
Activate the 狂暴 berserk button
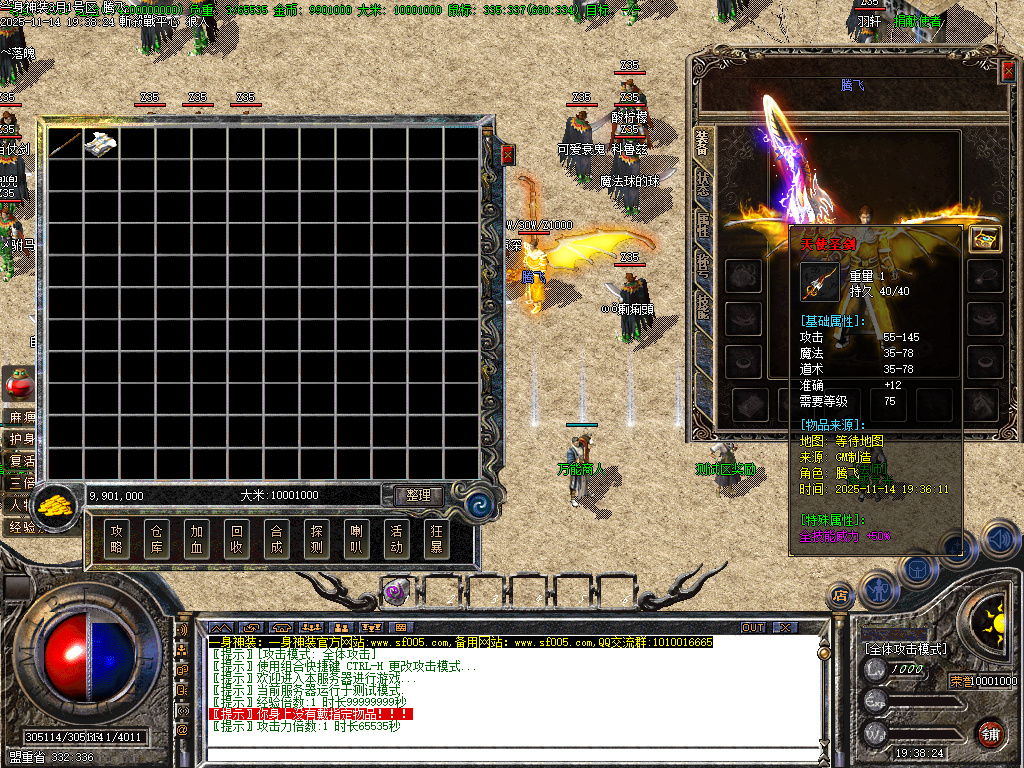[436, 539]
